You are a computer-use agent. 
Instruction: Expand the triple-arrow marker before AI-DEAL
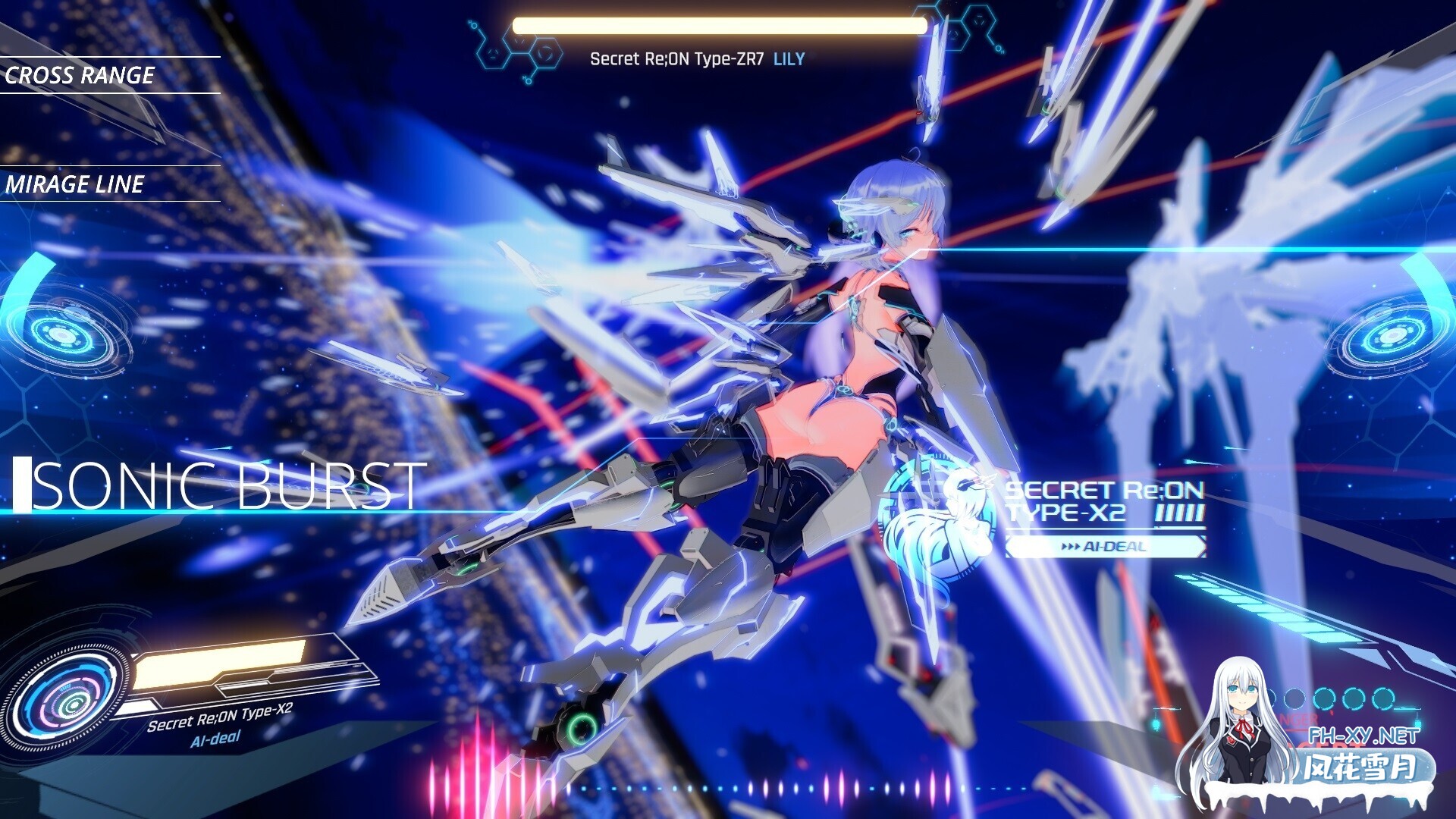[1071, 545]
